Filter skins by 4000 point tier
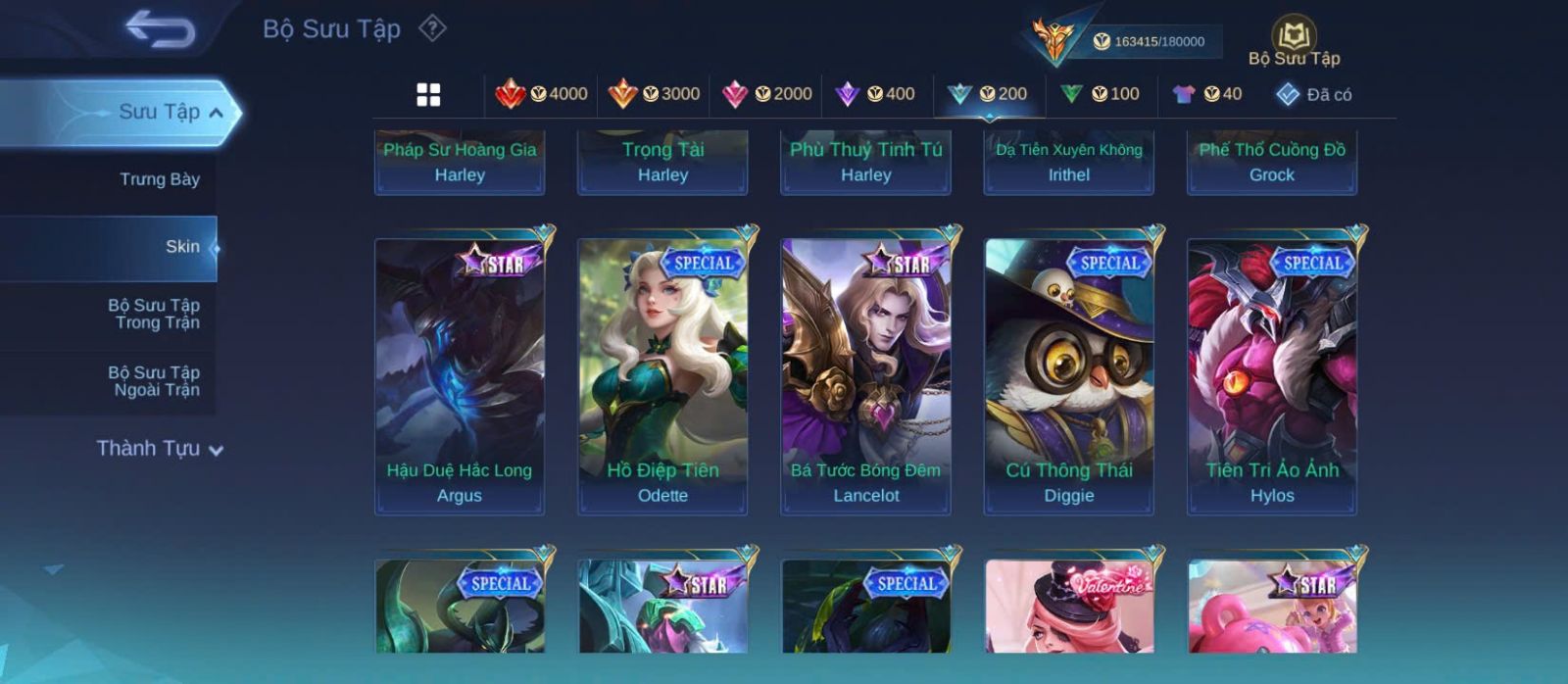Screen dimensions: 1568x684 pos(542,94)
